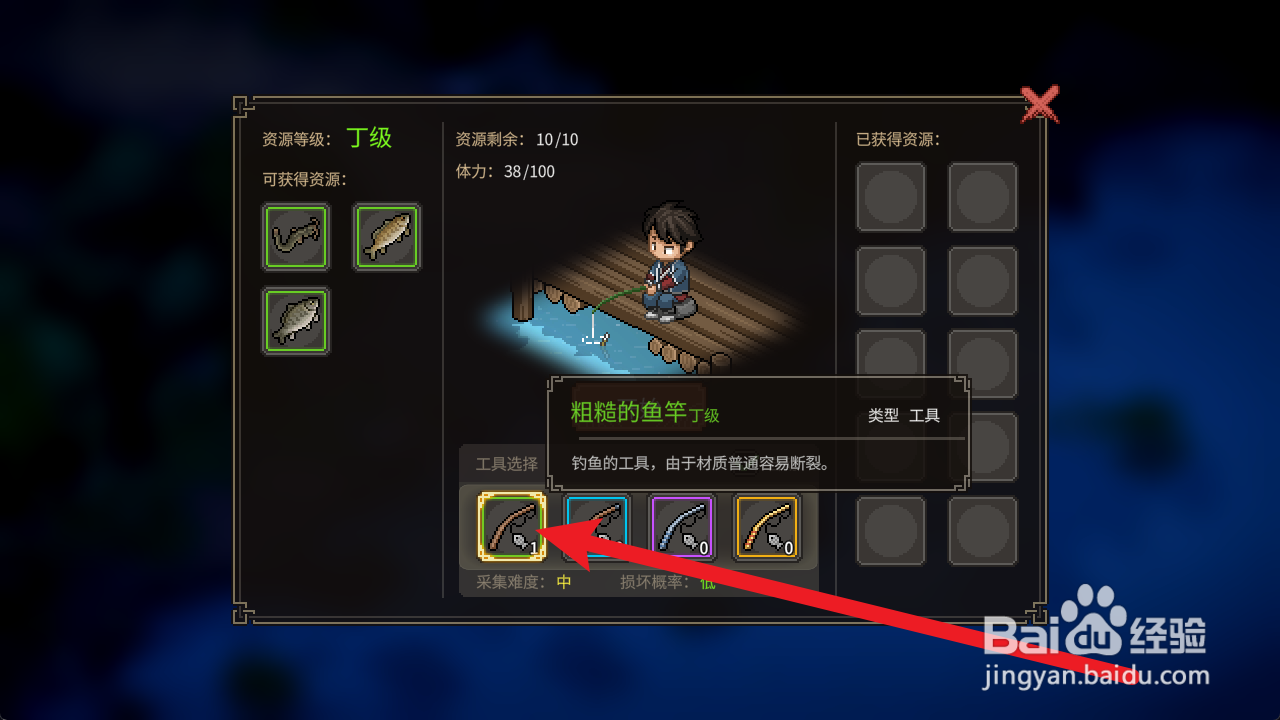The image size is (1280, 720).
Task: Open the 工具选择 tool selection tab
Action: [x=505, y=463]
